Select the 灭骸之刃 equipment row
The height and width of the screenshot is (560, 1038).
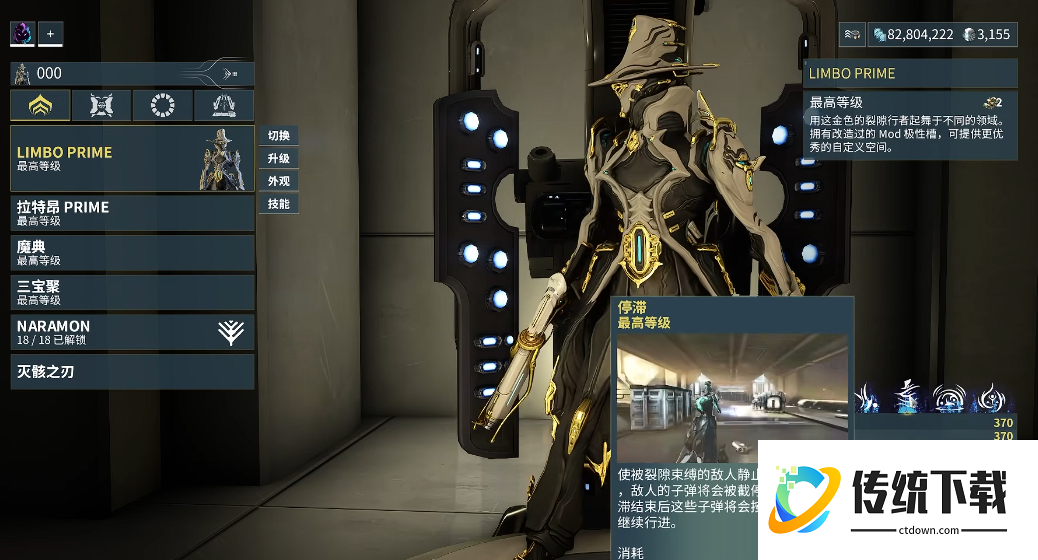(x=132, y=372)
